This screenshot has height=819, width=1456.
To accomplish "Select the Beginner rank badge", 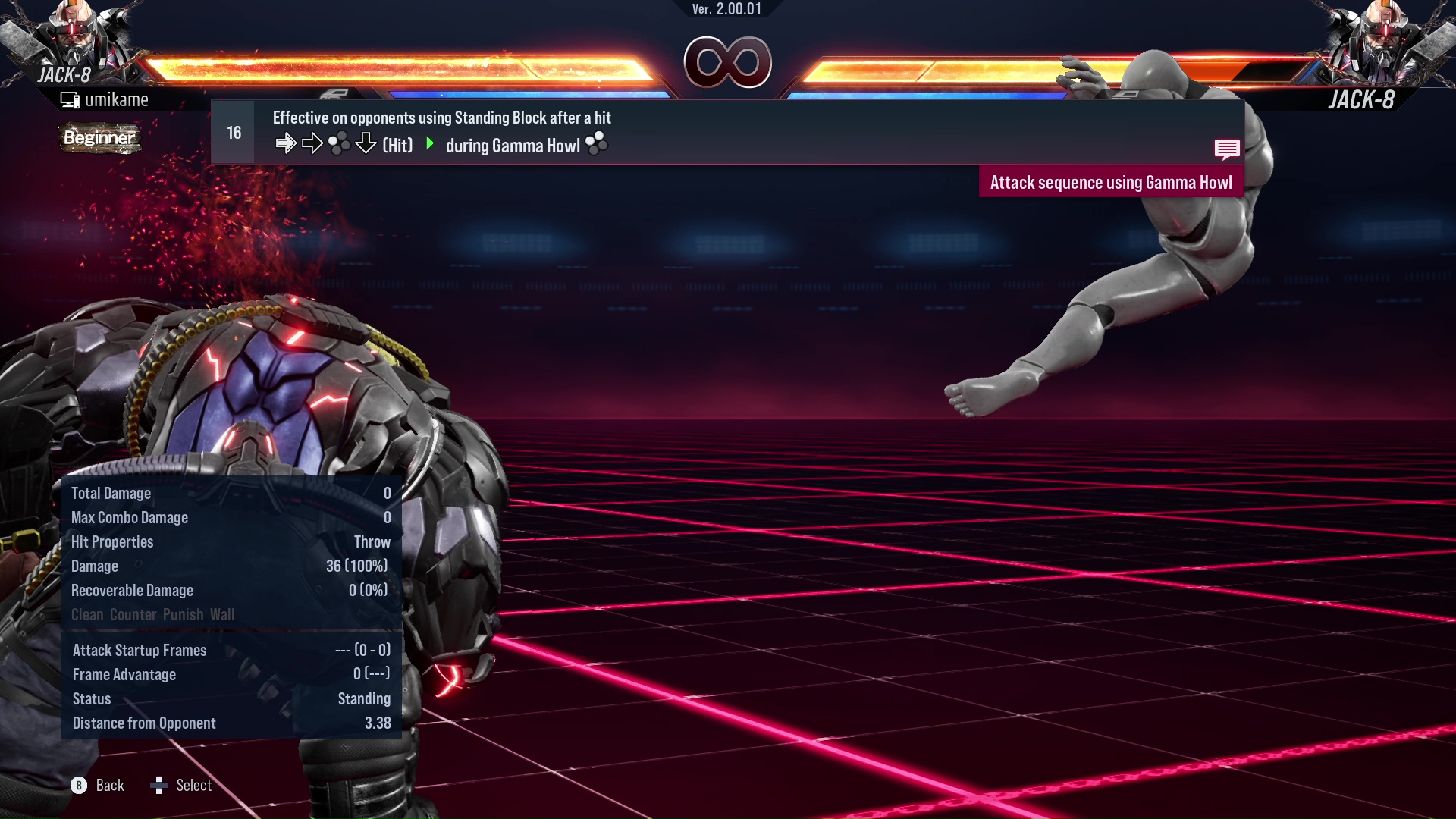I will (99, 138).
